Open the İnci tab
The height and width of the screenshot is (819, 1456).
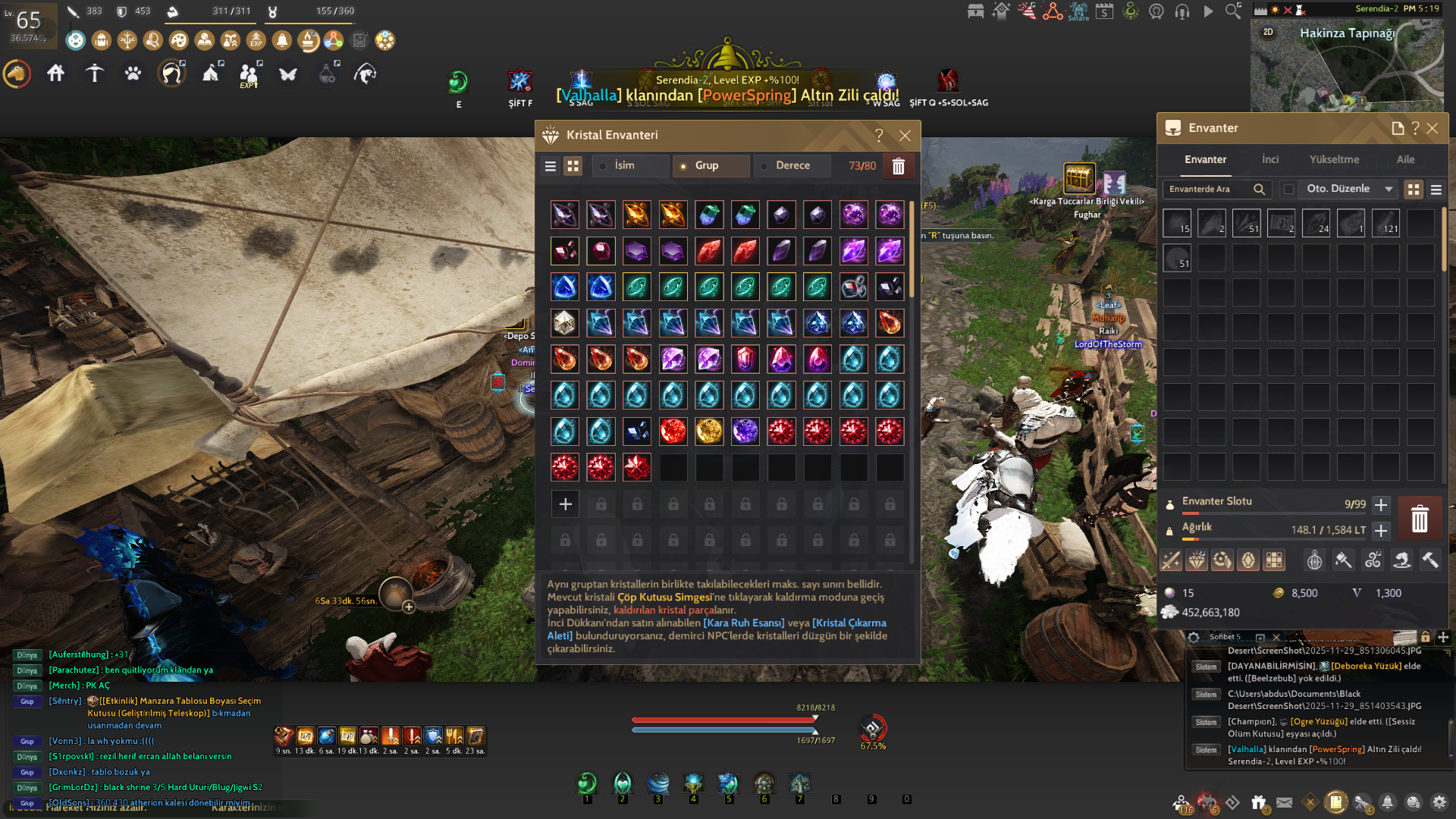pyautogui.click(x=1270, y=159)
